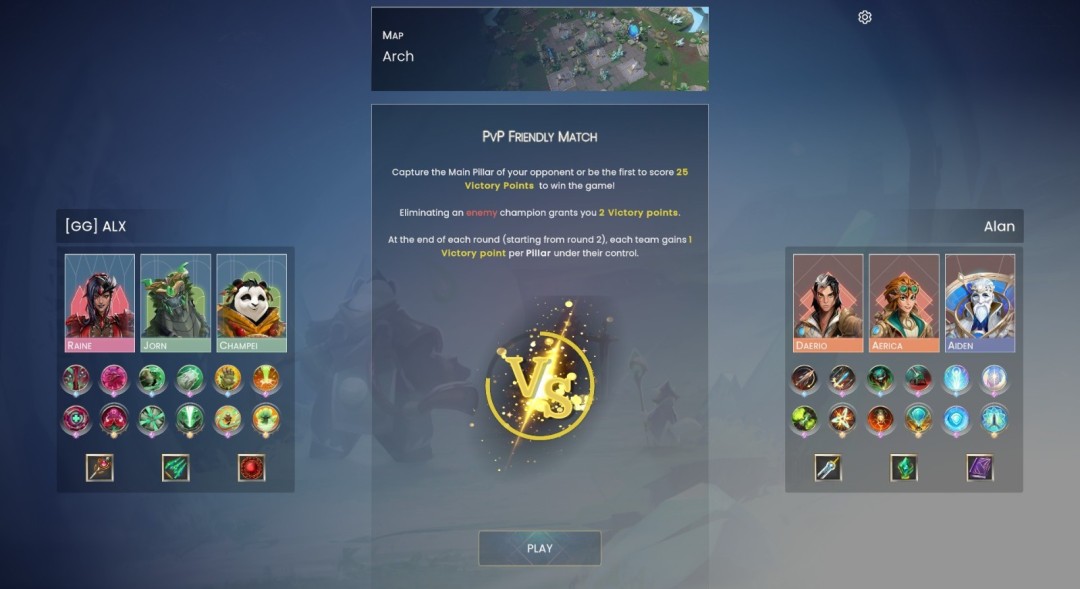Select the Jorn champion card

(x=176, y=302)
